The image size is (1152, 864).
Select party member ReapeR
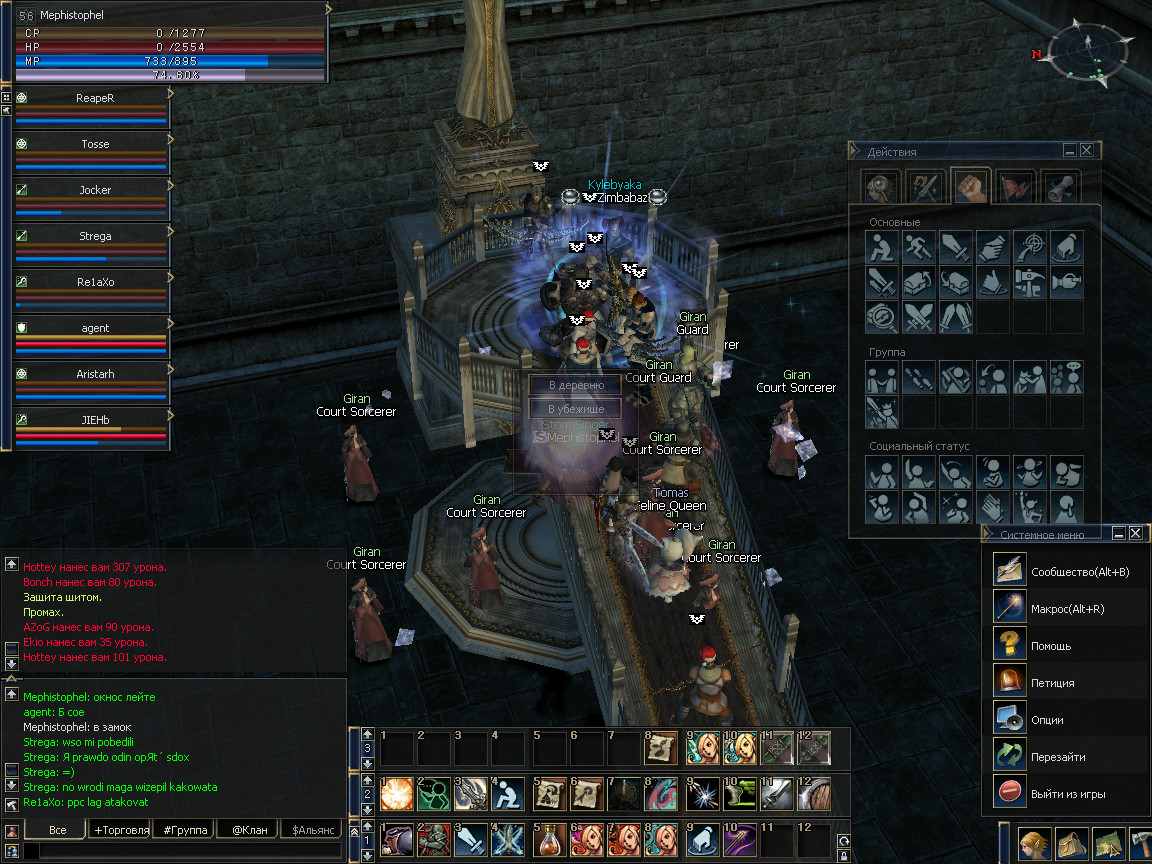[x=95, y=98]
